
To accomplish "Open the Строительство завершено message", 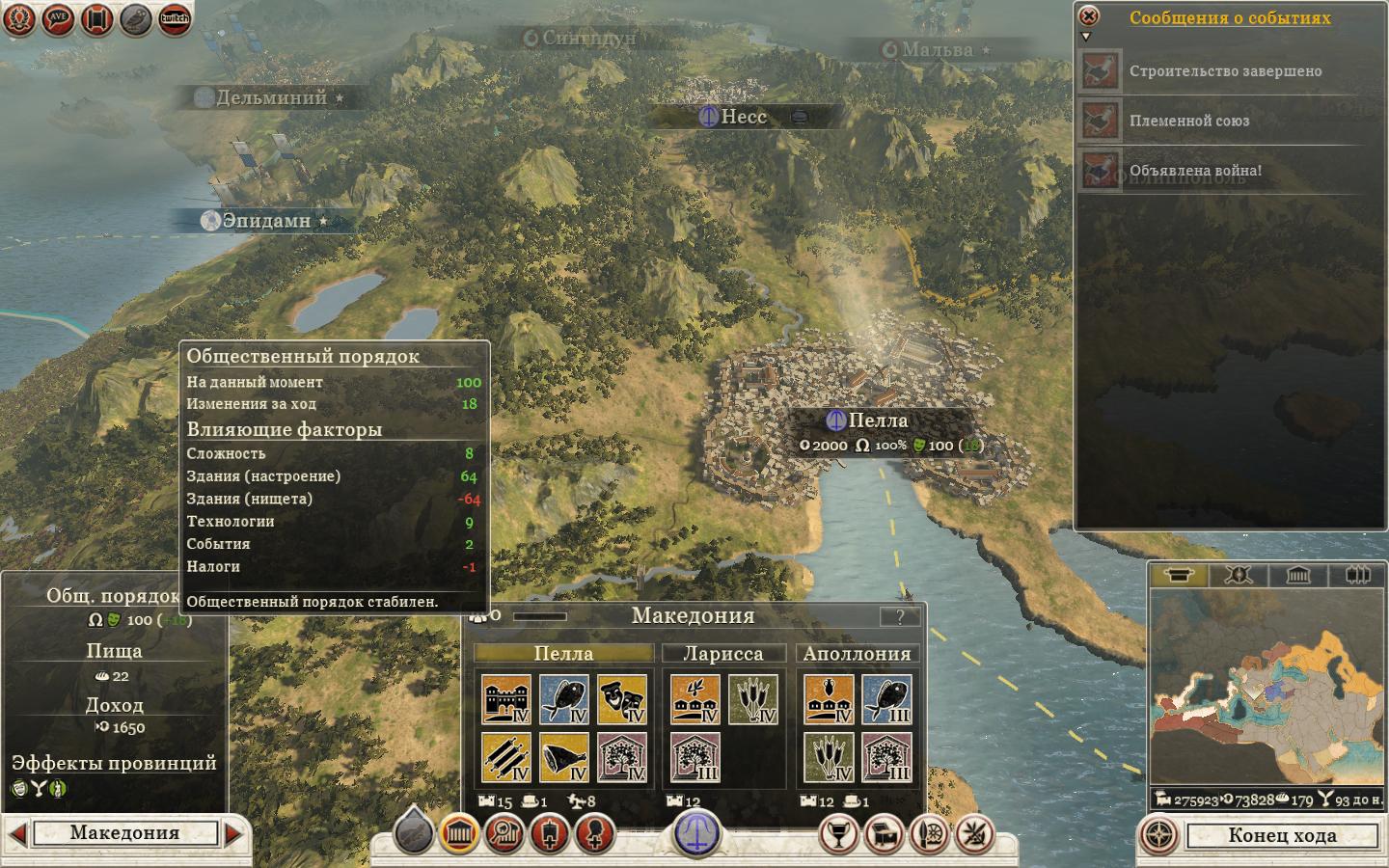I will (1225, 71).
